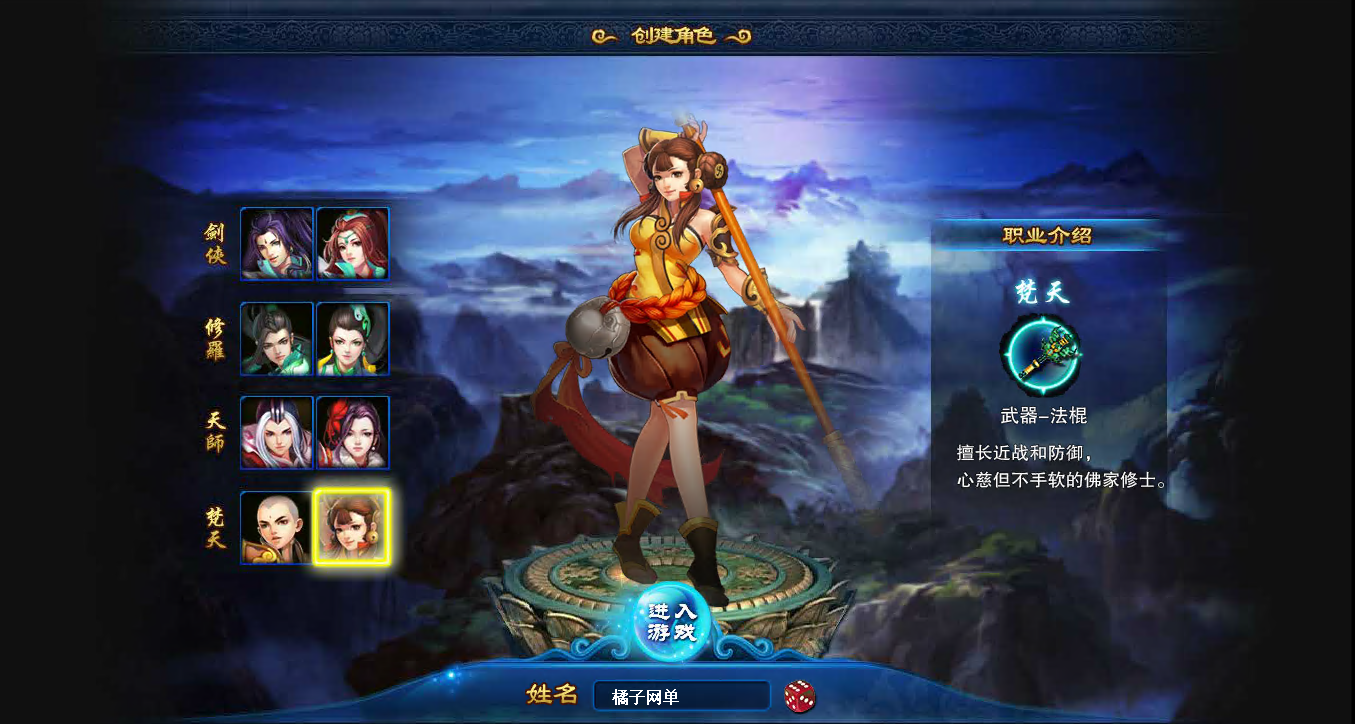The height and width of the screenshot is (724, 1355).
Task: Select the female 天师 character portrait
Action: [352, 435]
